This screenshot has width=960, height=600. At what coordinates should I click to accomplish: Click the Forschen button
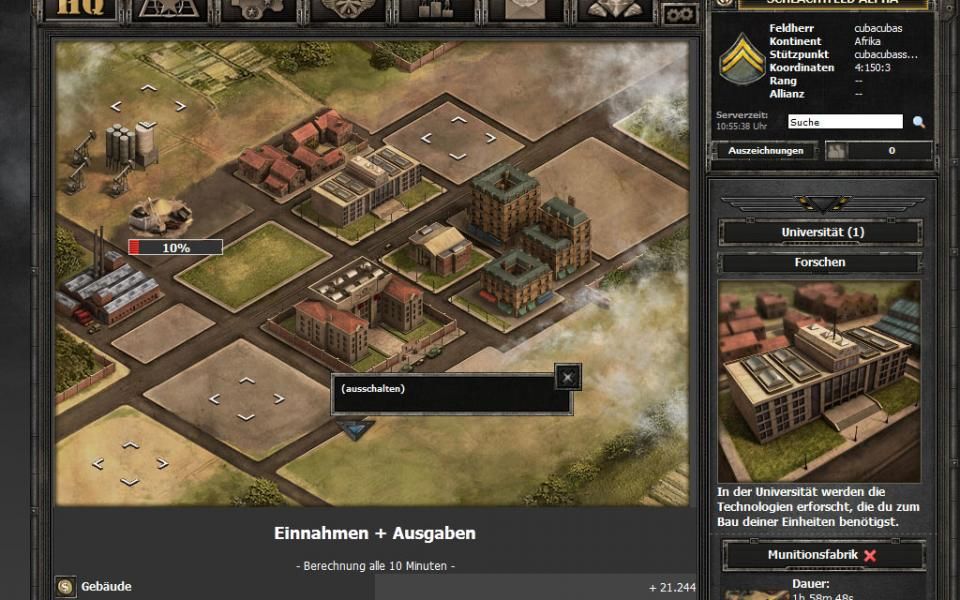pos(820,262)
